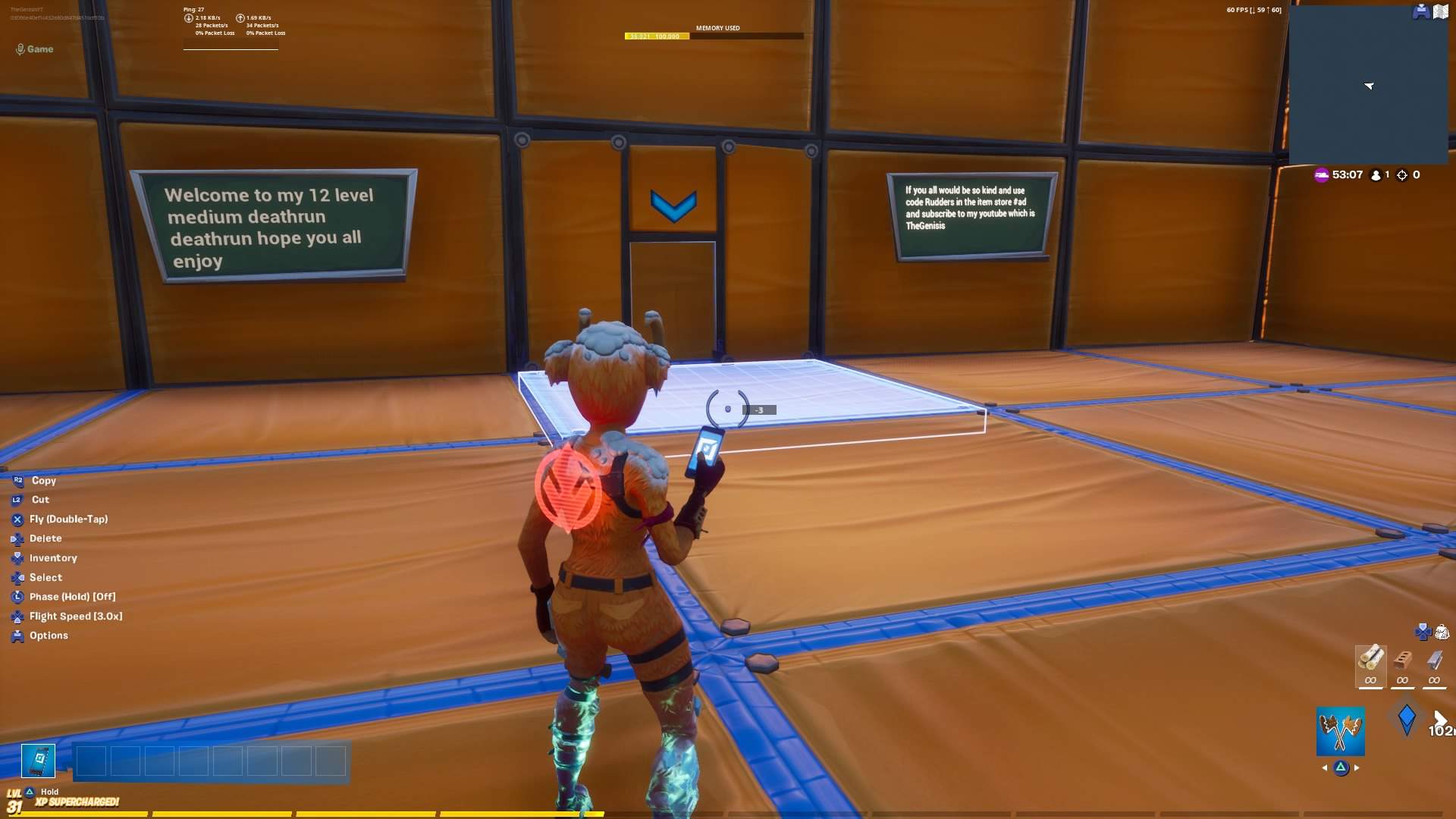Open Options at the menu bottom

49,635
